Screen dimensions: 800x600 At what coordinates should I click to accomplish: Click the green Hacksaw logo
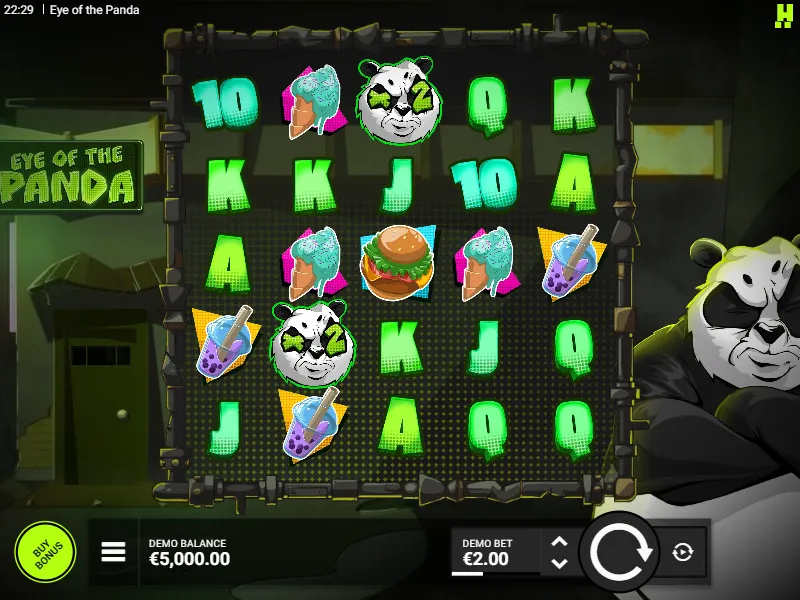783,14
